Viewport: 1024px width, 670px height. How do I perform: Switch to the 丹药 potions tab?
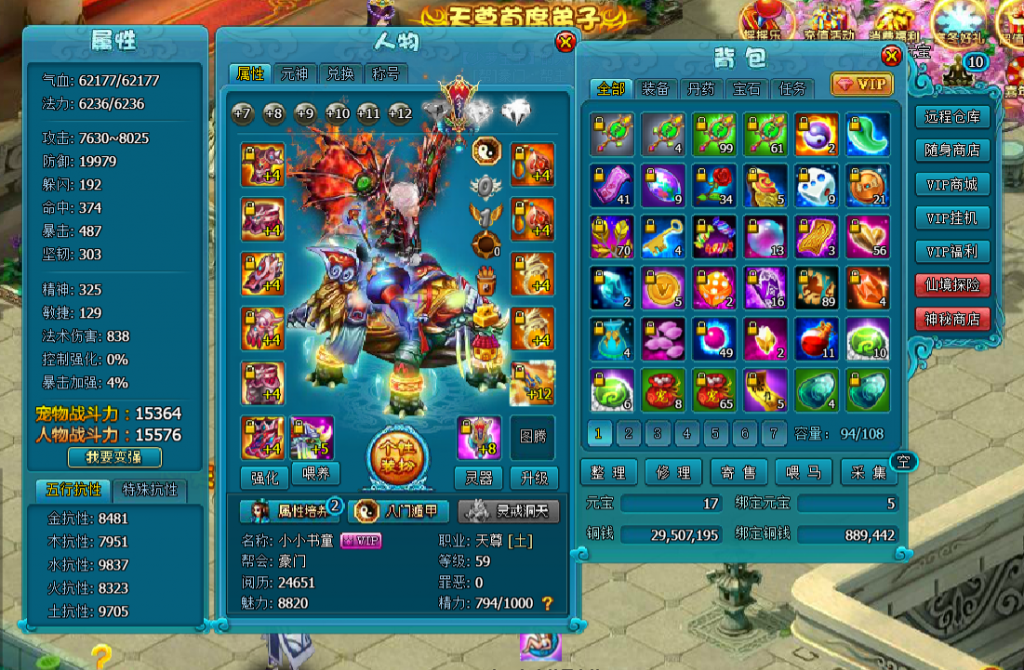[700, 89]
